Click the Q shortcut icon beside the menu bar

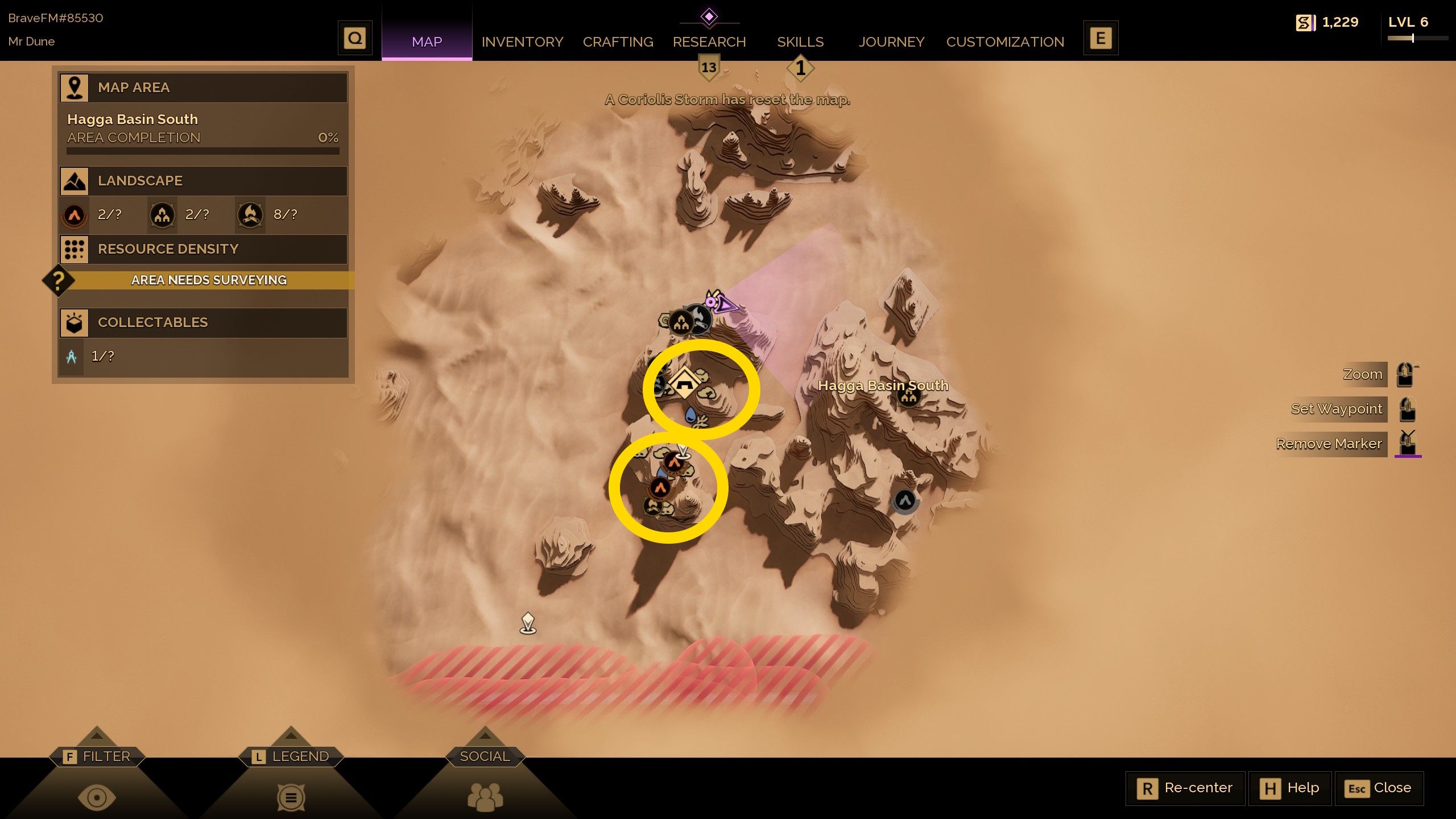(x=355, y=38)
